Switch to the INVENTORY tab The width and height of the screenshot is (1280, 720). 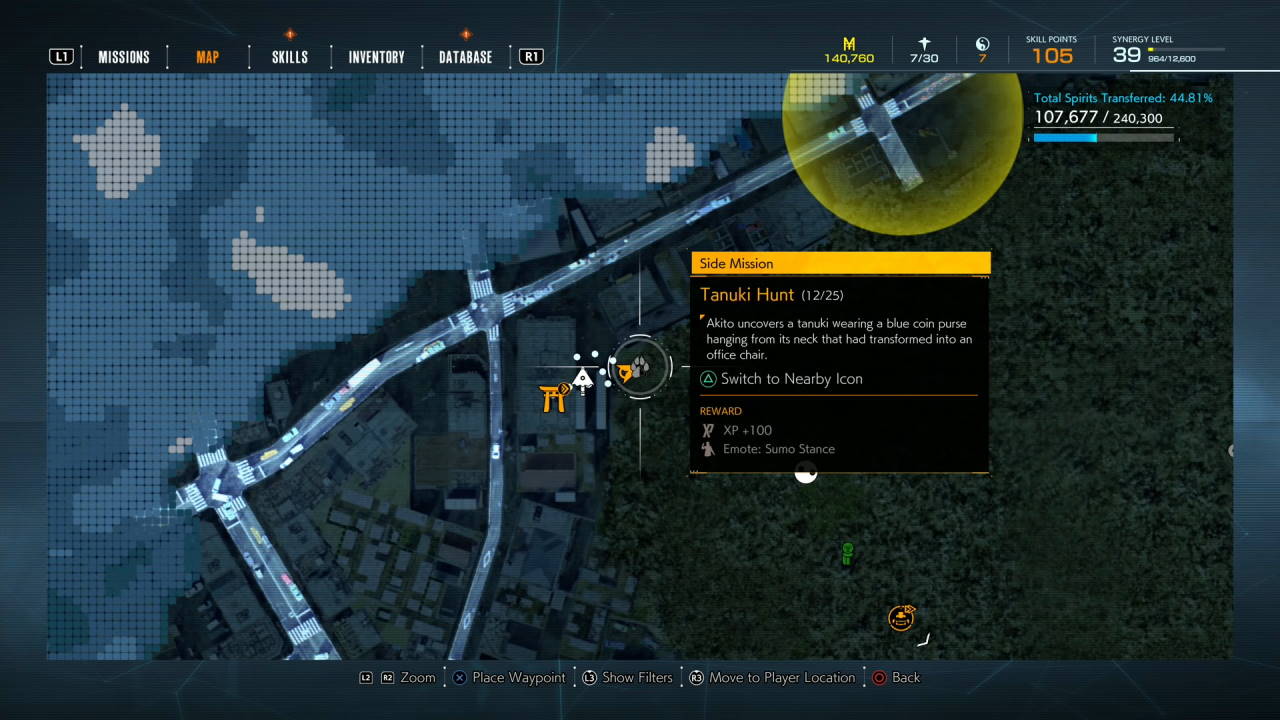tap(376, 57)
